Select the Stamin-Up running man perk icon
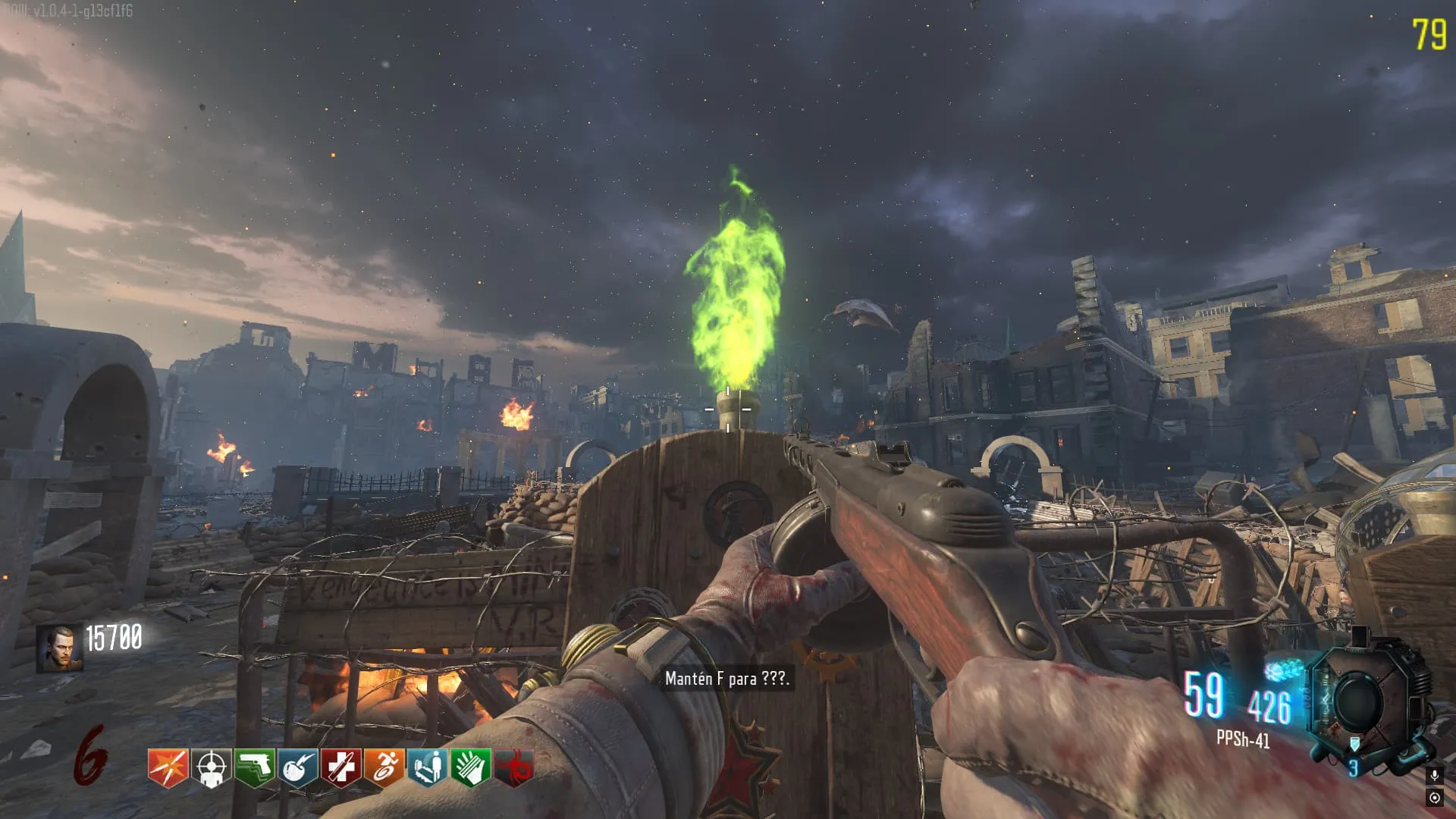The height and width of the screenshot is (819, 1456). point(384,767)
